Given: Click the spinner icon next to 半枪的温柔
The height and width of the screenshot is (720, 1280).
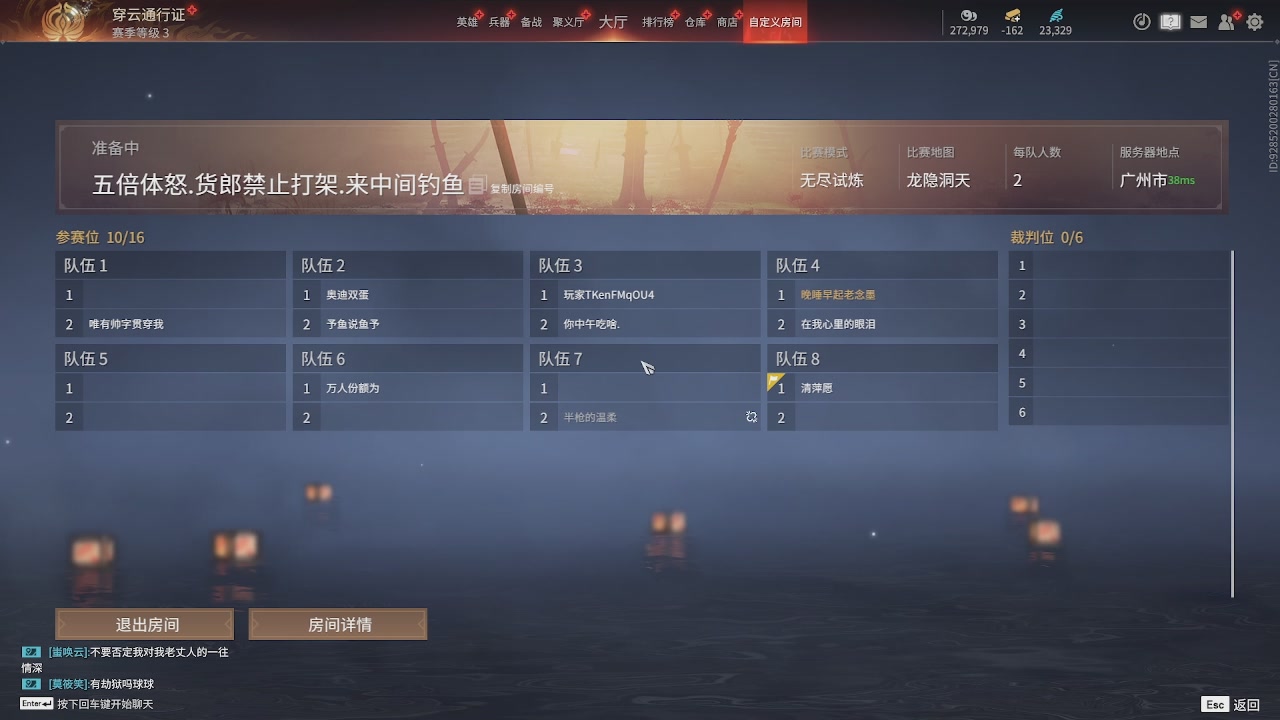Looking at the screenshot, I should (751, 417).
